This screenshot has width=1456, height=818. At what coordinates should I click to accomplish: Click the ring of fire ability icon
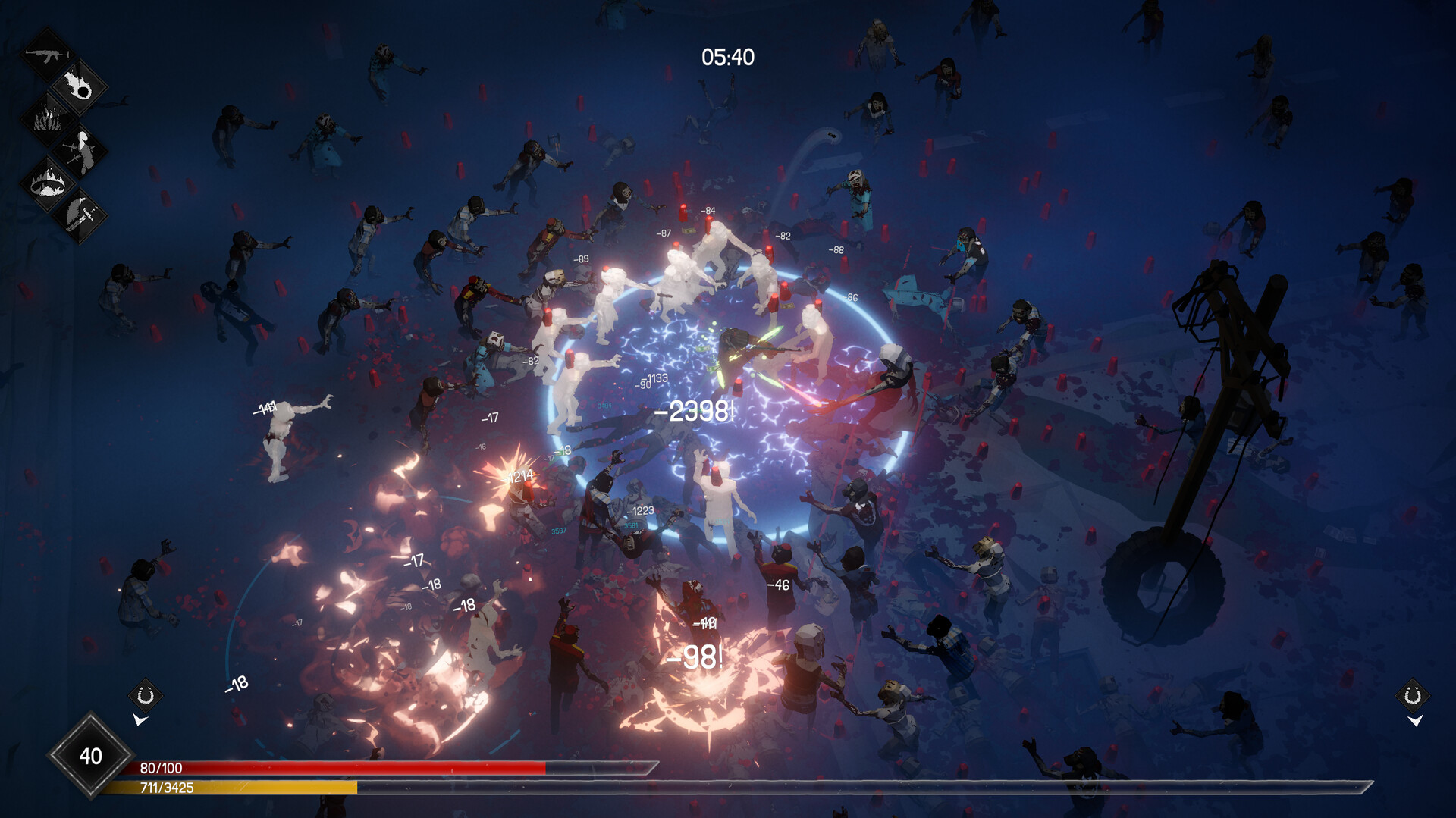pyautogui.click(x=47, y=184)
